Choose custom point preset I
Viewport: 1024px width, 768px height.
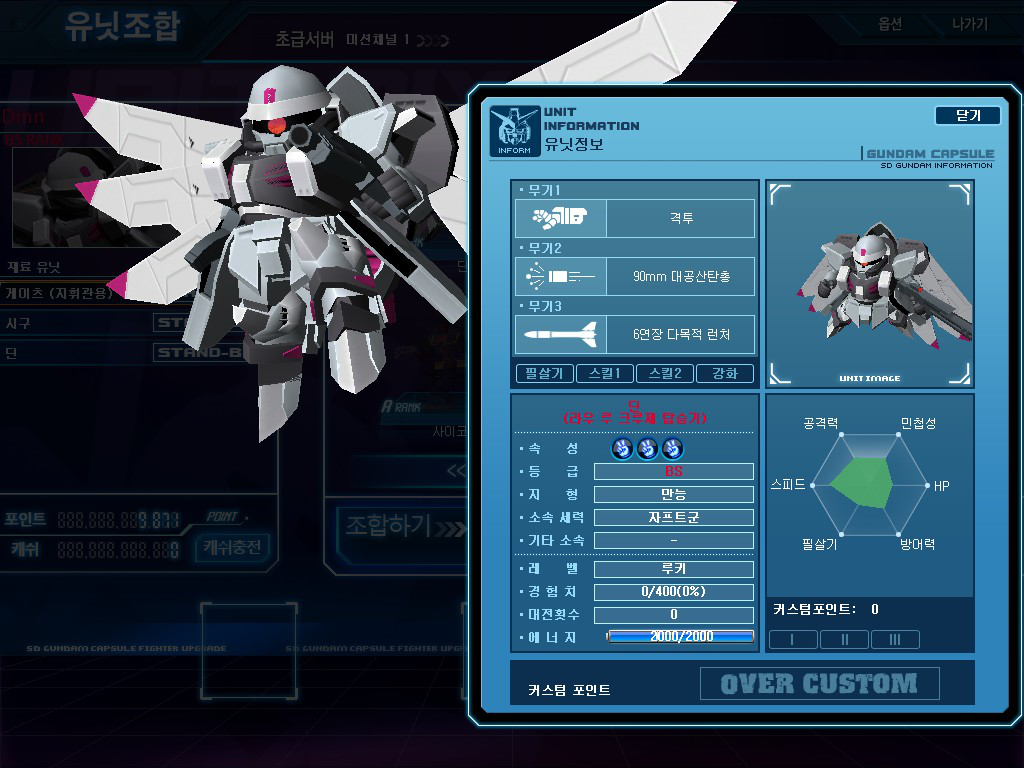pos(793,640)
